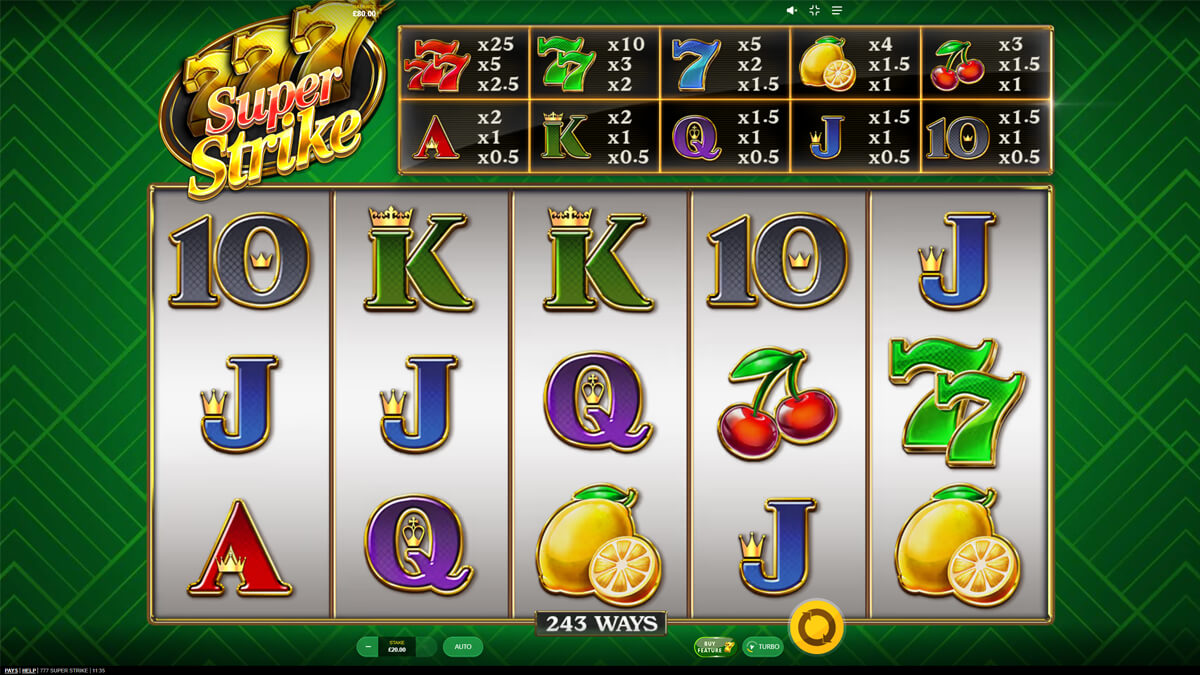Start Auto spins

(462, 647)
